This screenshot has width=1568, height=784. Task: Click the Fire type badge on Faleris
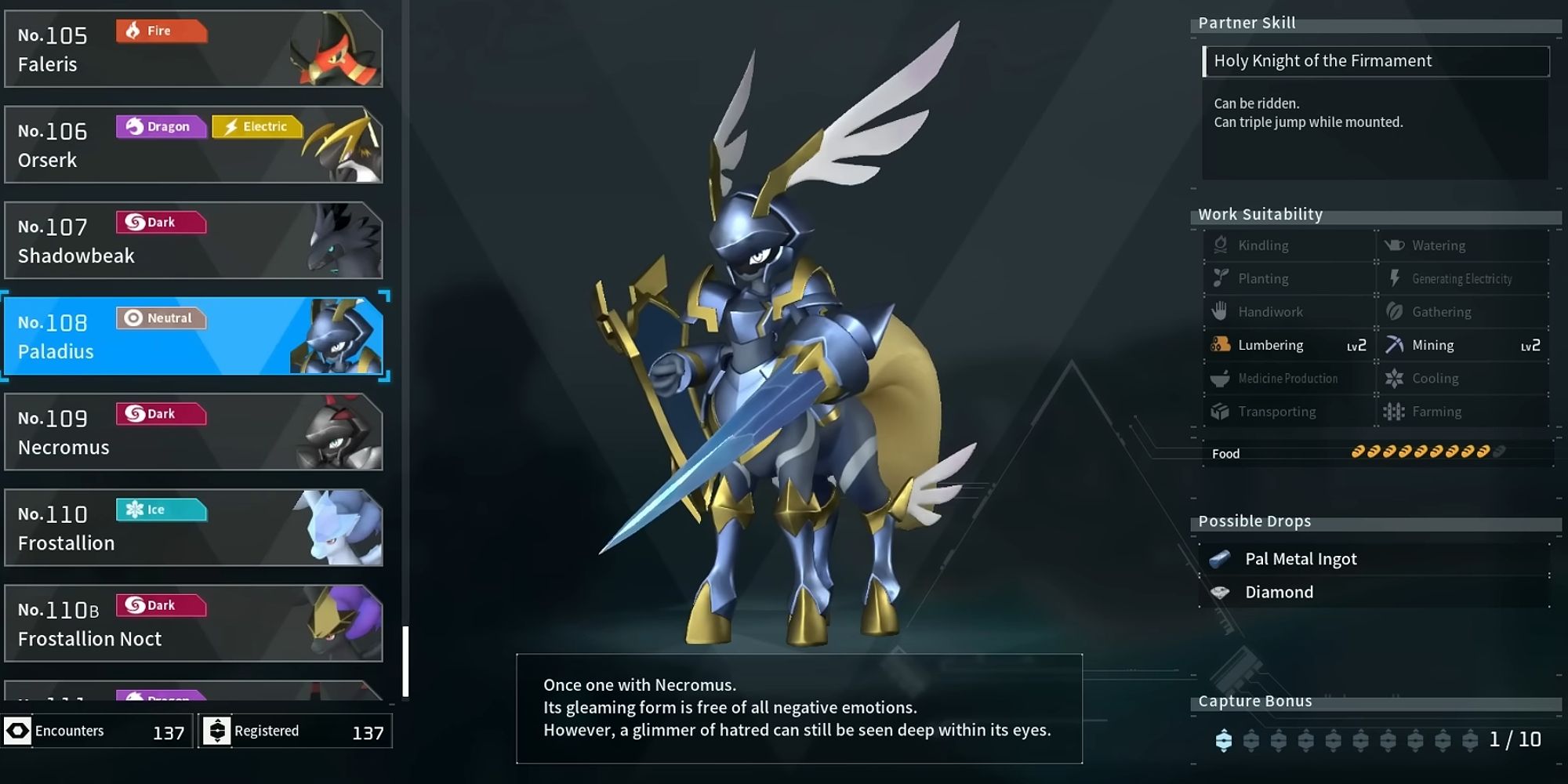[160, 31]
